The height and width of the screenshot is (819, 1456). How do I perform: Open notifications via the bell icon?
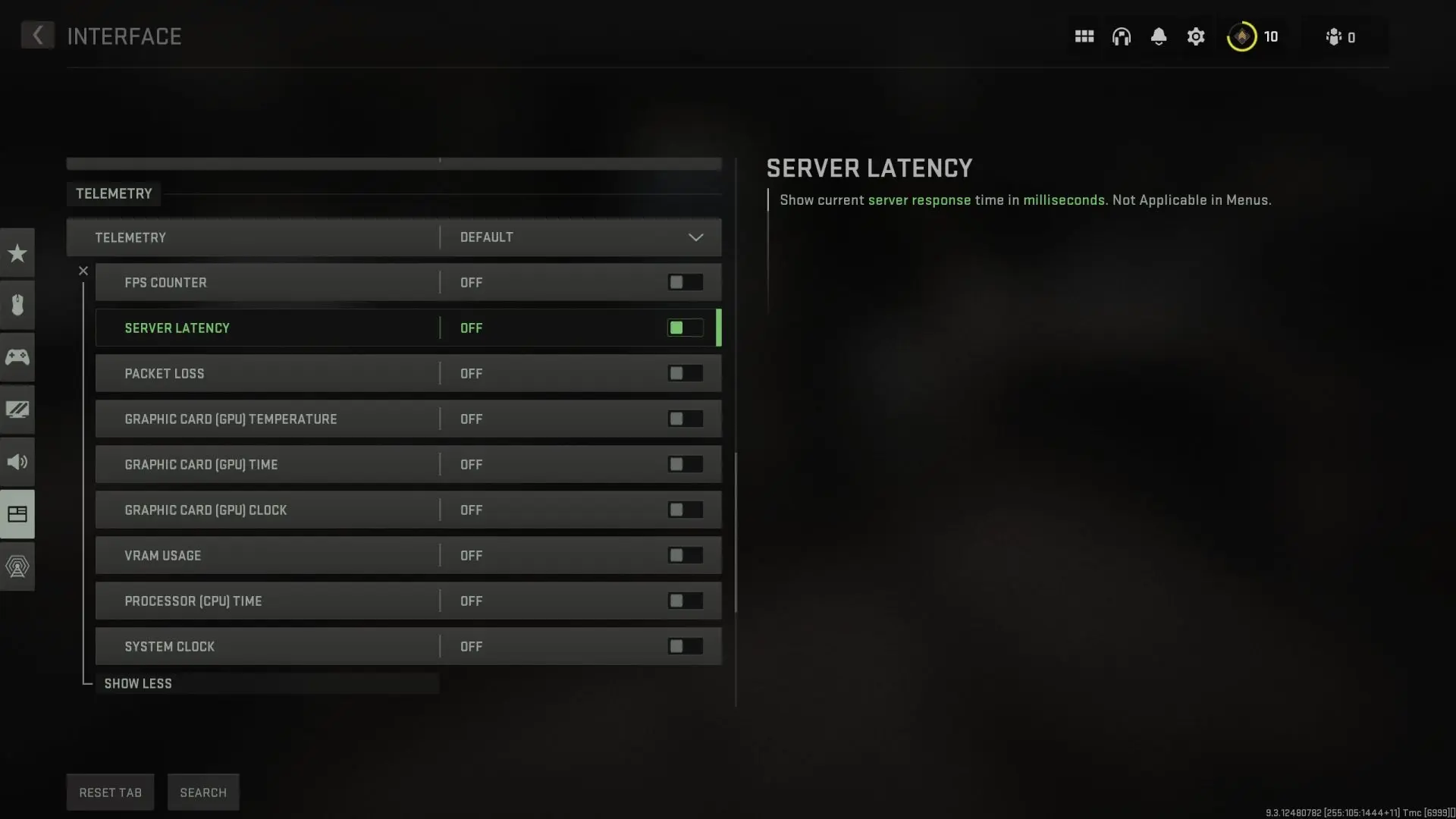pos(1158,36)
